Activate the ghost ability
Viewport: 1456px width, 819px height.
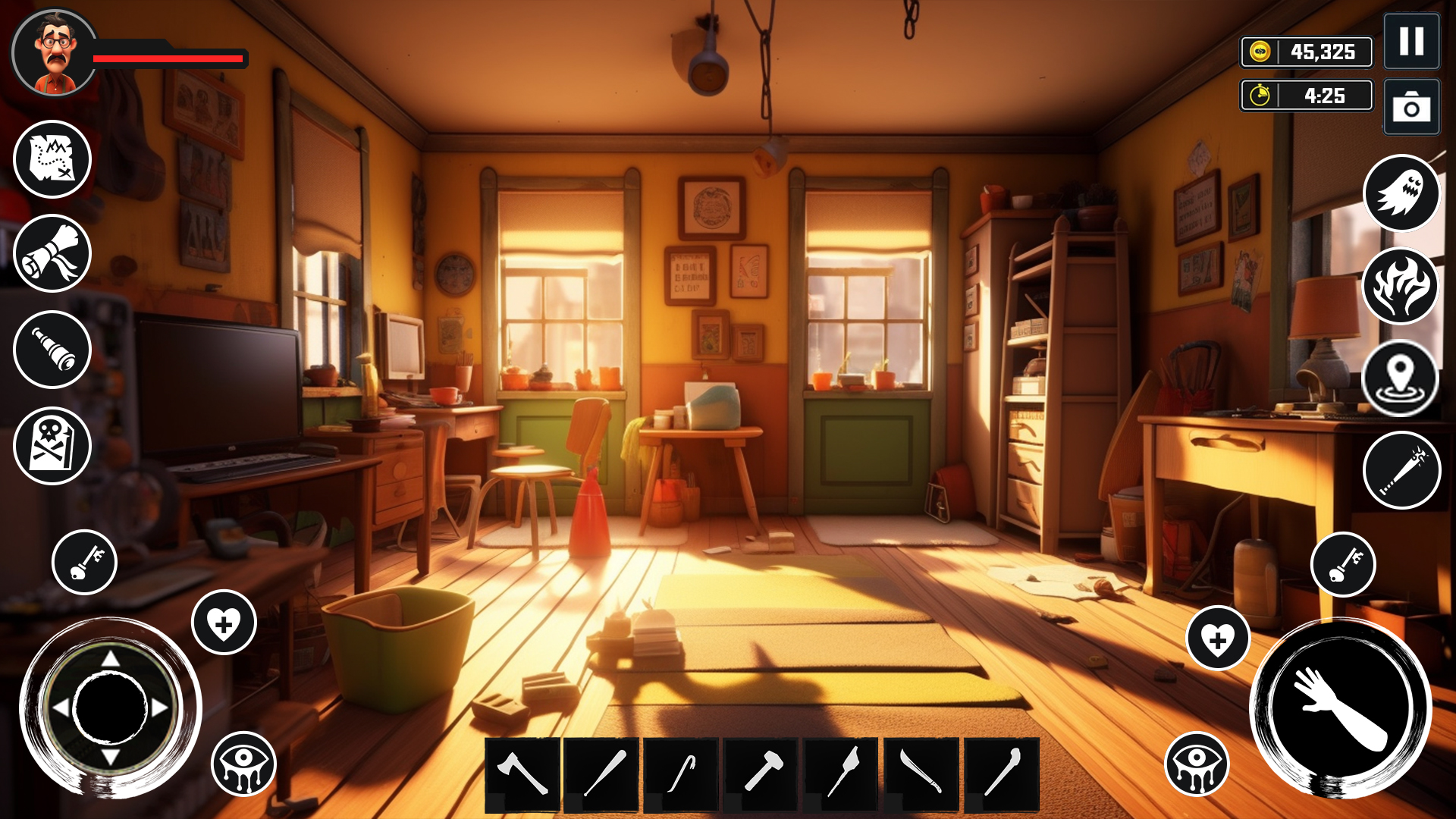coord(1401,193)
